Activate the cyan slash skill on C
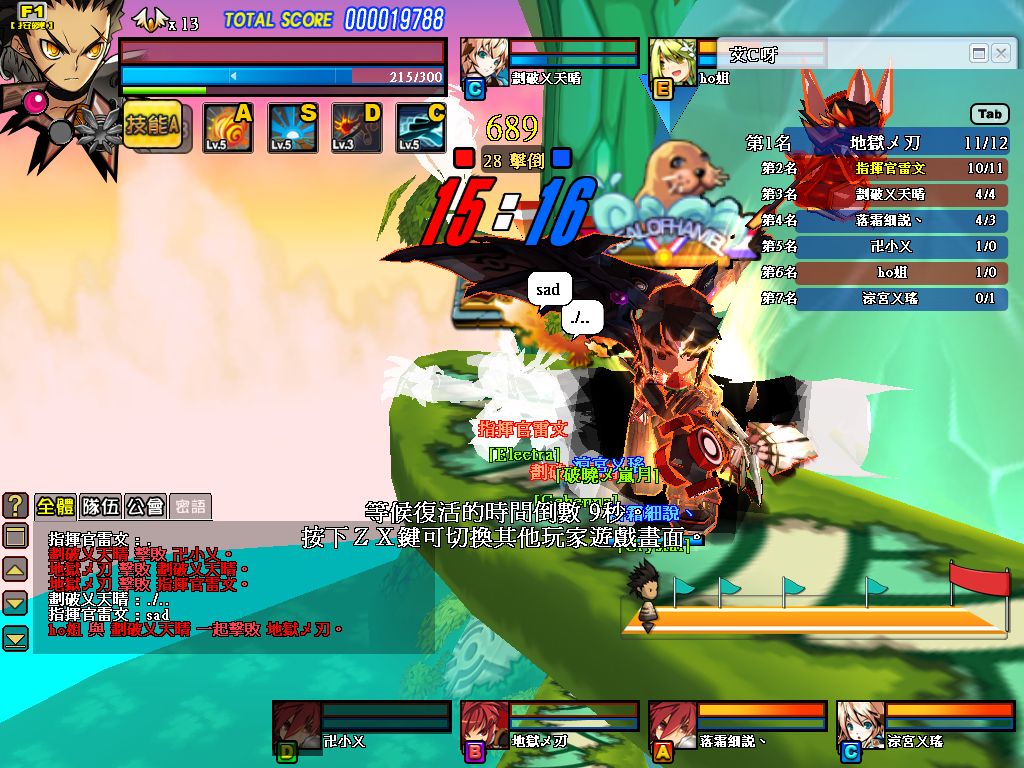1024x768 pixels. point(421,128)
